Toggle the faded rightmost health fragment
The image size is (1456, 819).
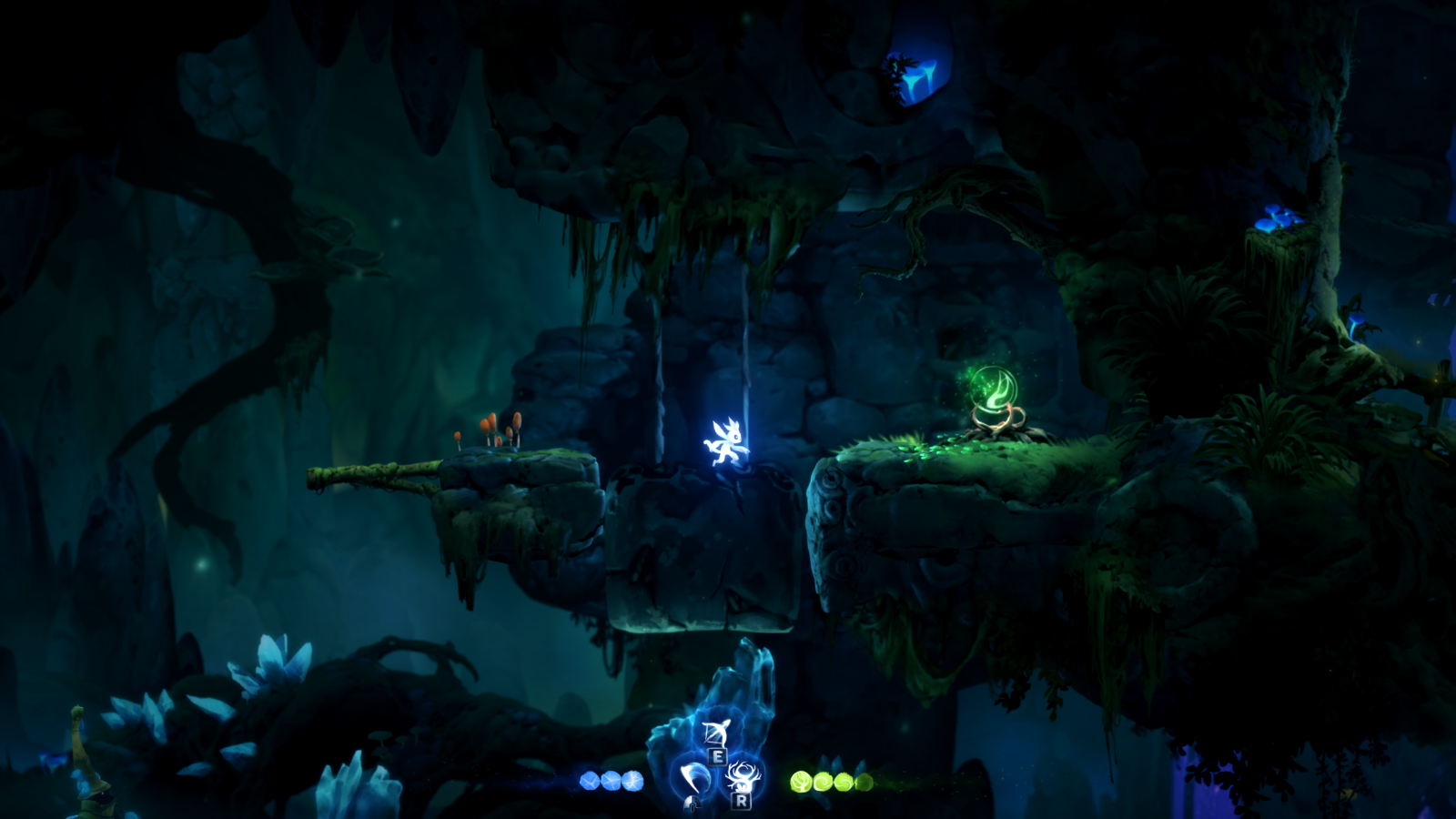pos(863,781)
